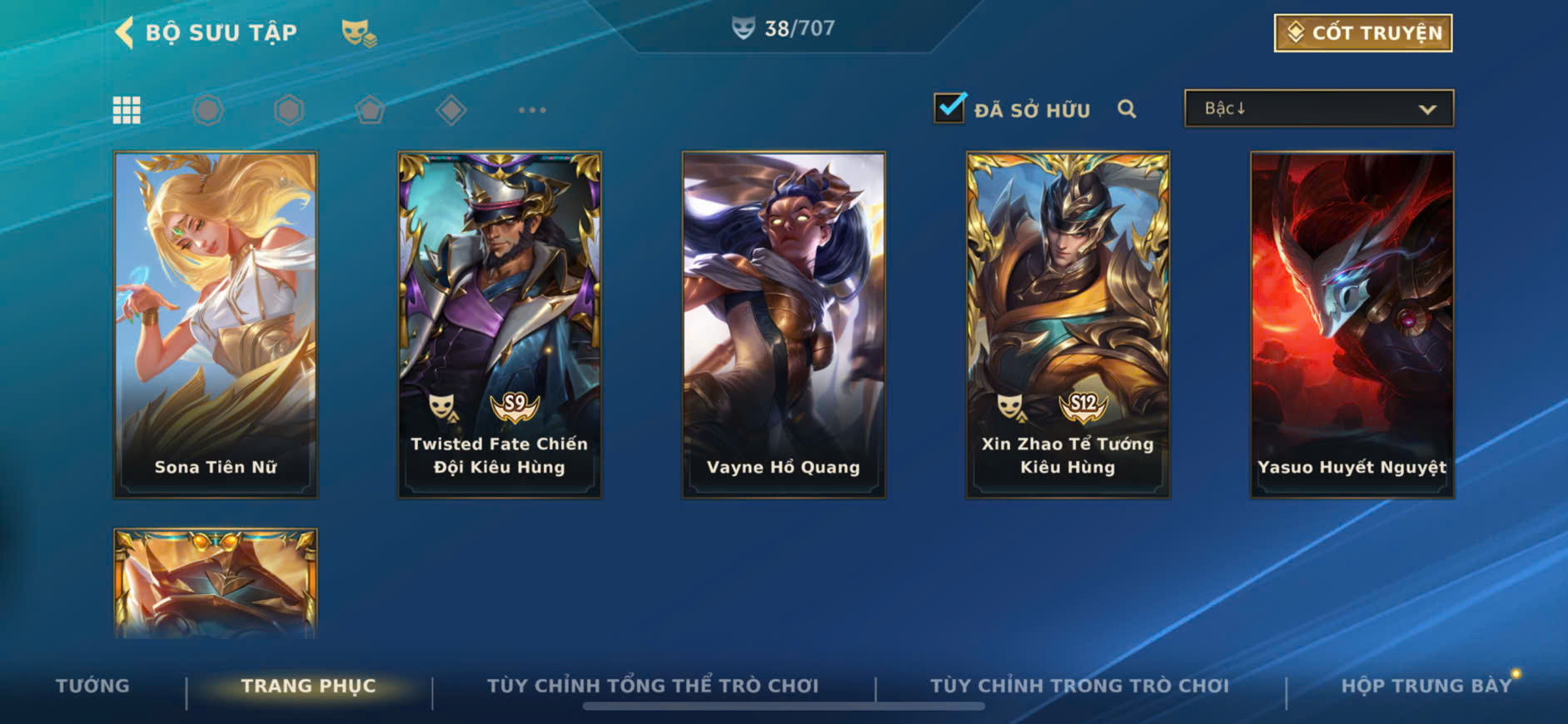
Task: Filter skins by diamond rarity icon
Action: (451, 110)
